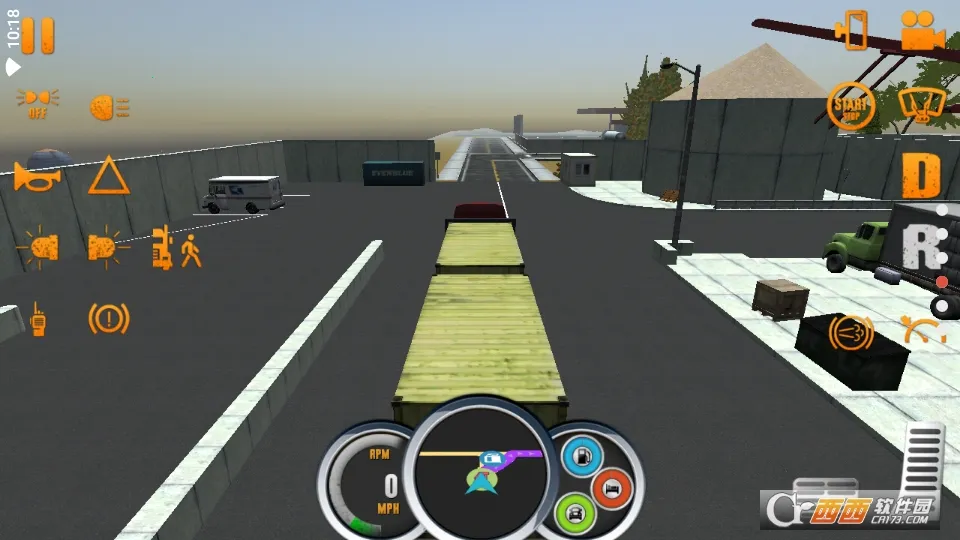Select the blue fuel station button
Viewport: 960px width, 540px height.
[580, 456]
